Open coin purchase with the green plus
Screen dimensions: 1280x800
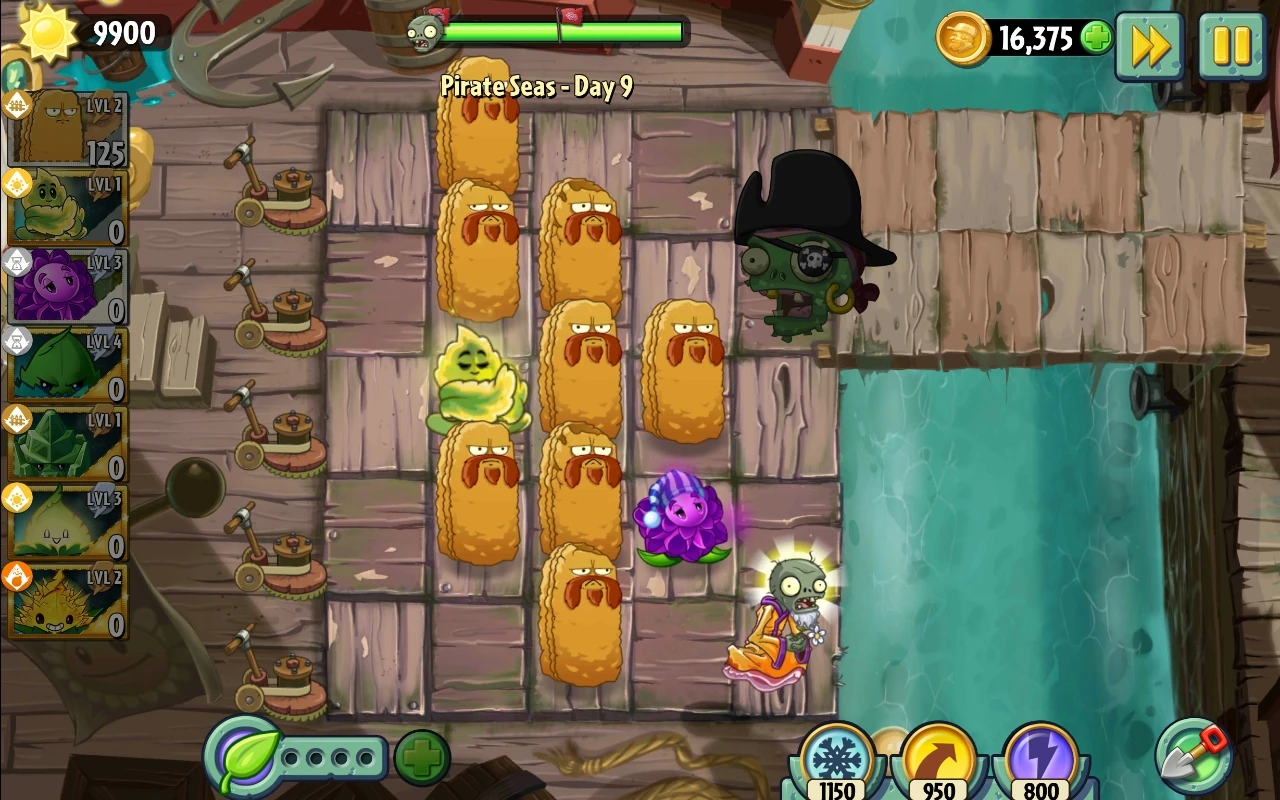pos(1098,36)
